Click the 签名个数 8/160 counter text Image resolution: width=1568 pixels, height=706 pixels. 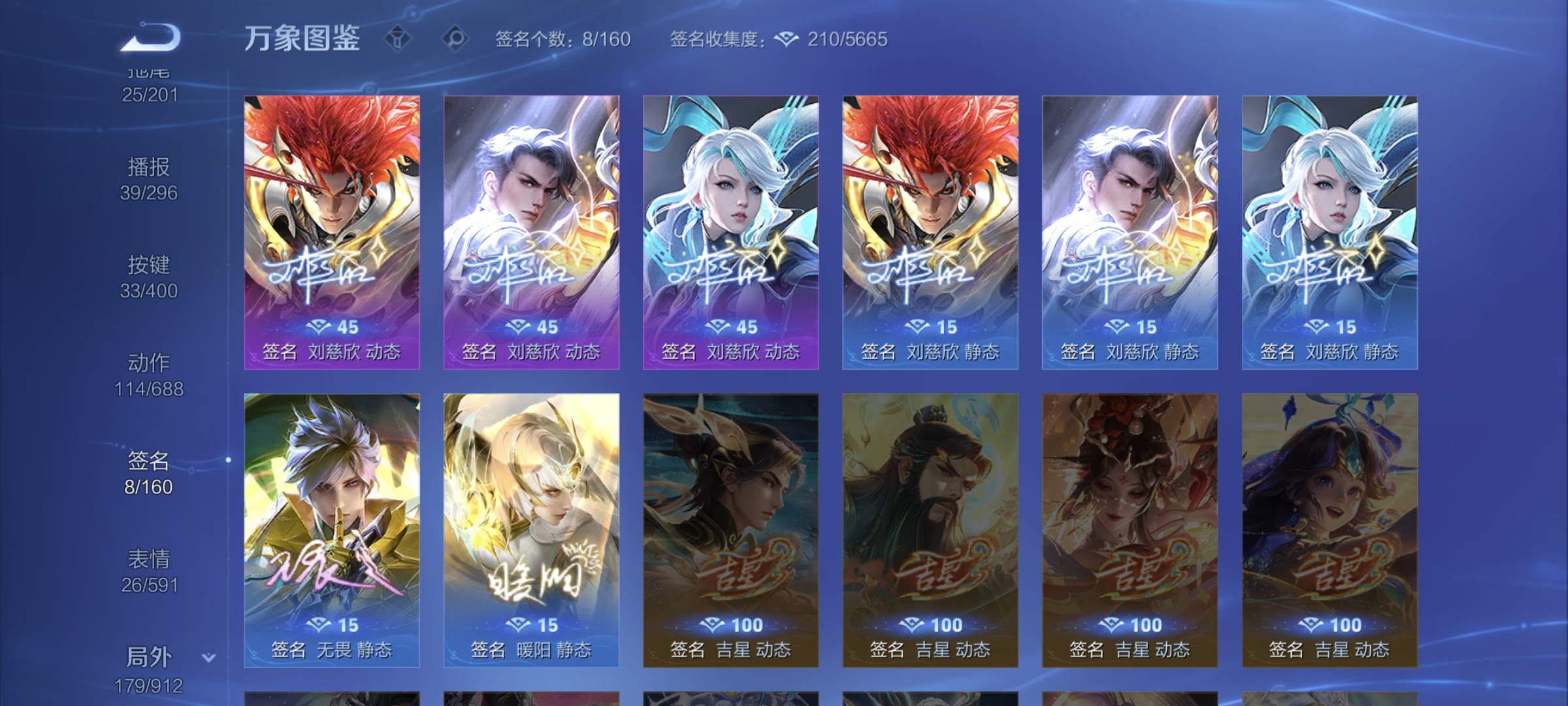click(x=562, y=41)
